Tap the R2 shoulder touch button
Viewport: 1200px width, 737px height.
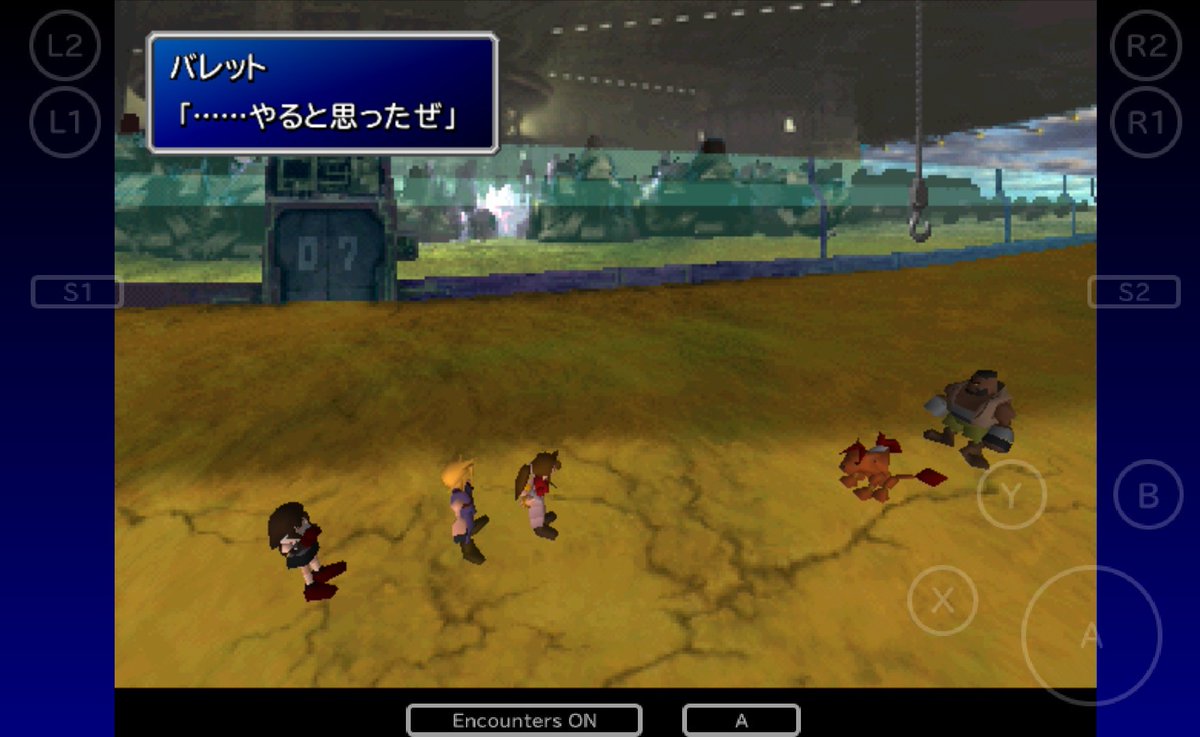click(1145, 45)
